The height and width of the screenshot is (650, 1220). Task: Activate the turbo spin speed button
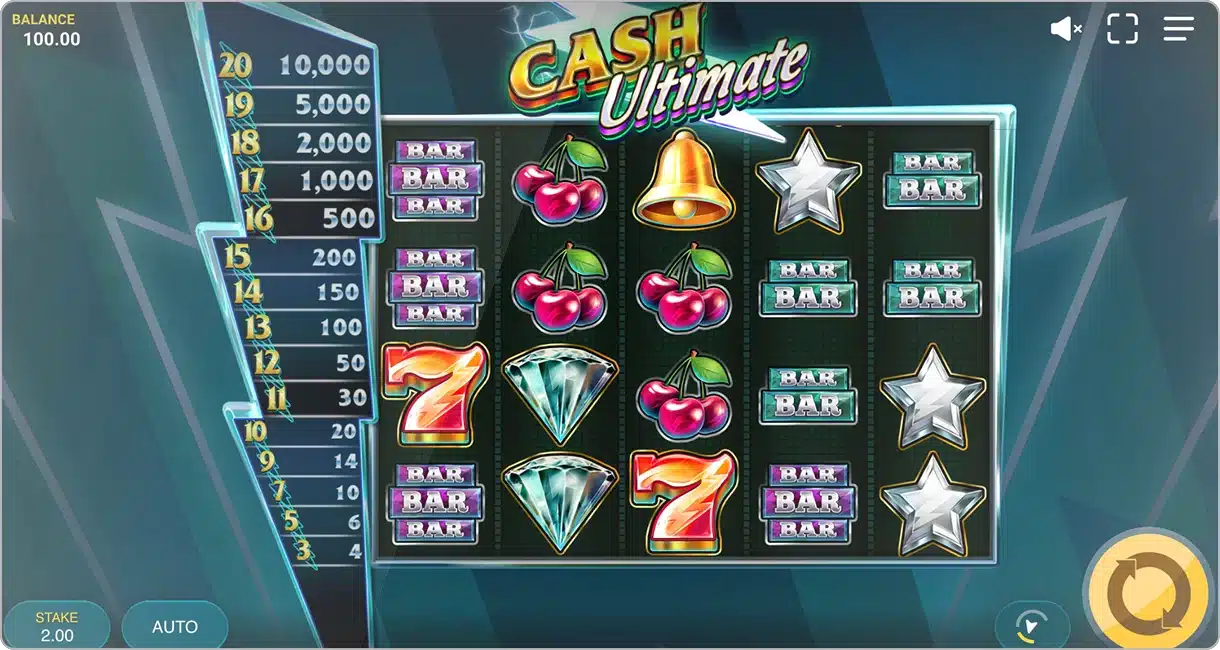(x=1031, y=626)
